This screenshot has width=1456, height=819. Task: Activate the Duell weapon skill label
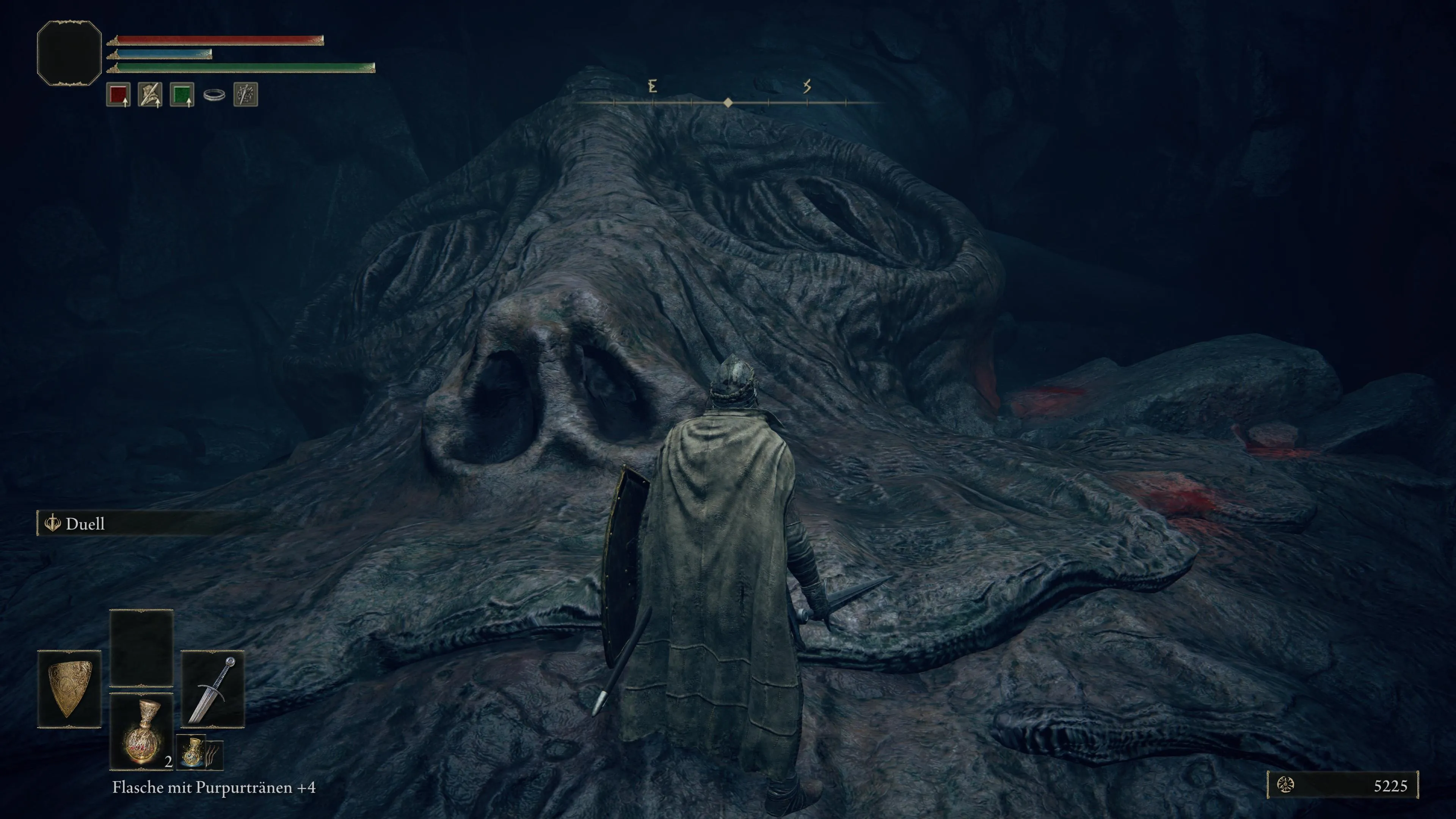(x=85, y=524)
